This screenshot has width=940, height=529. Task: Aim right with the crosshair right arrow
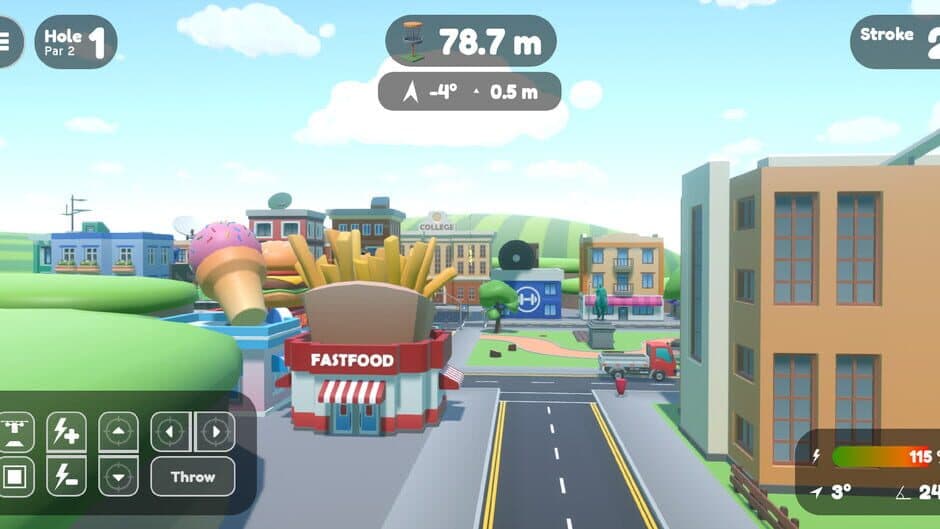(x=215, y=432)
